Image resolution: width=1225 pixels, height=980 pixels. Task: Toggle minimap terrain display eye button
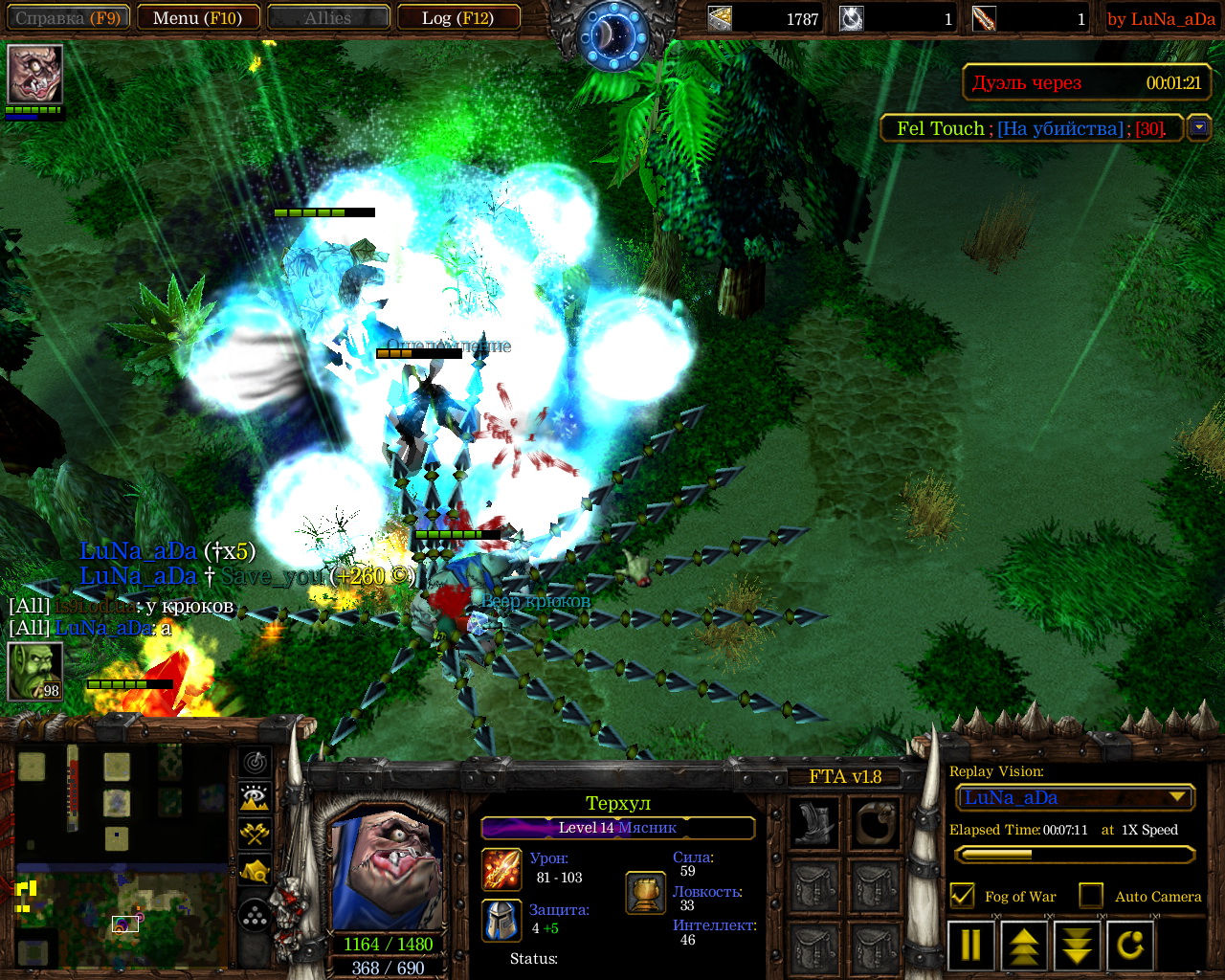(255, 797)
